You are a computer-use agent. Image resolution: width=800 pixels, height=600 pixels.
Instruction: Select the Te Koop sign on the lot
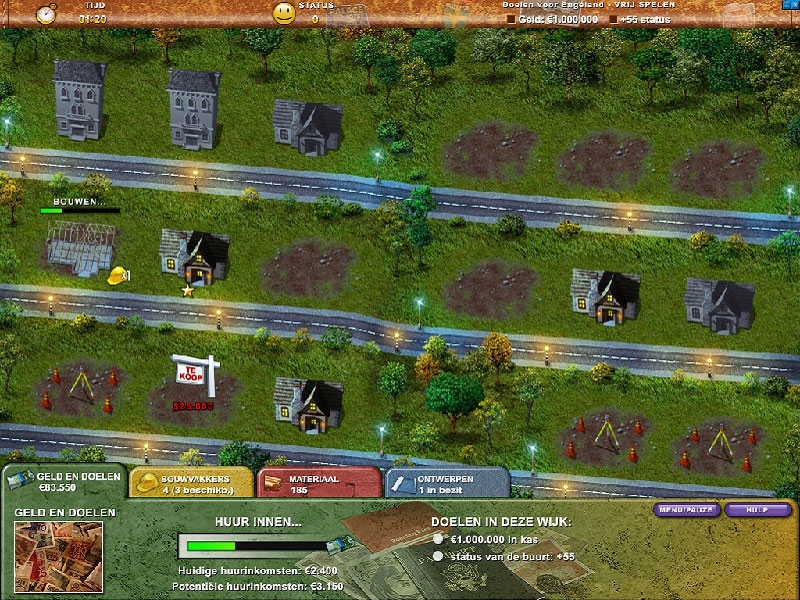(x=192, y=371)
